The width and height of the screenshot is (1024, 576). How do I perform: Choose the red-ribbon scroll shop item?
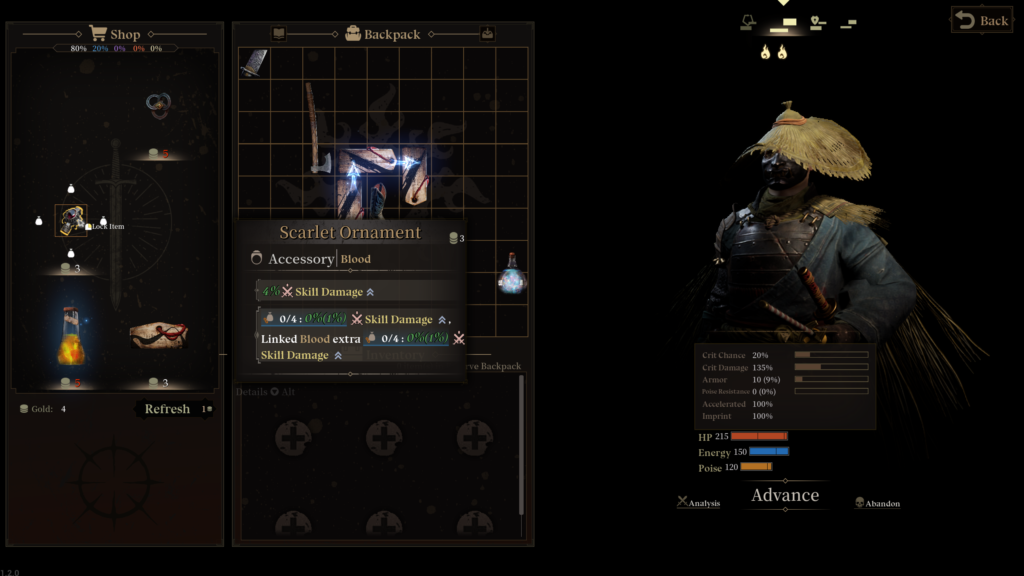pyautogui.click(x=158, y=335)
